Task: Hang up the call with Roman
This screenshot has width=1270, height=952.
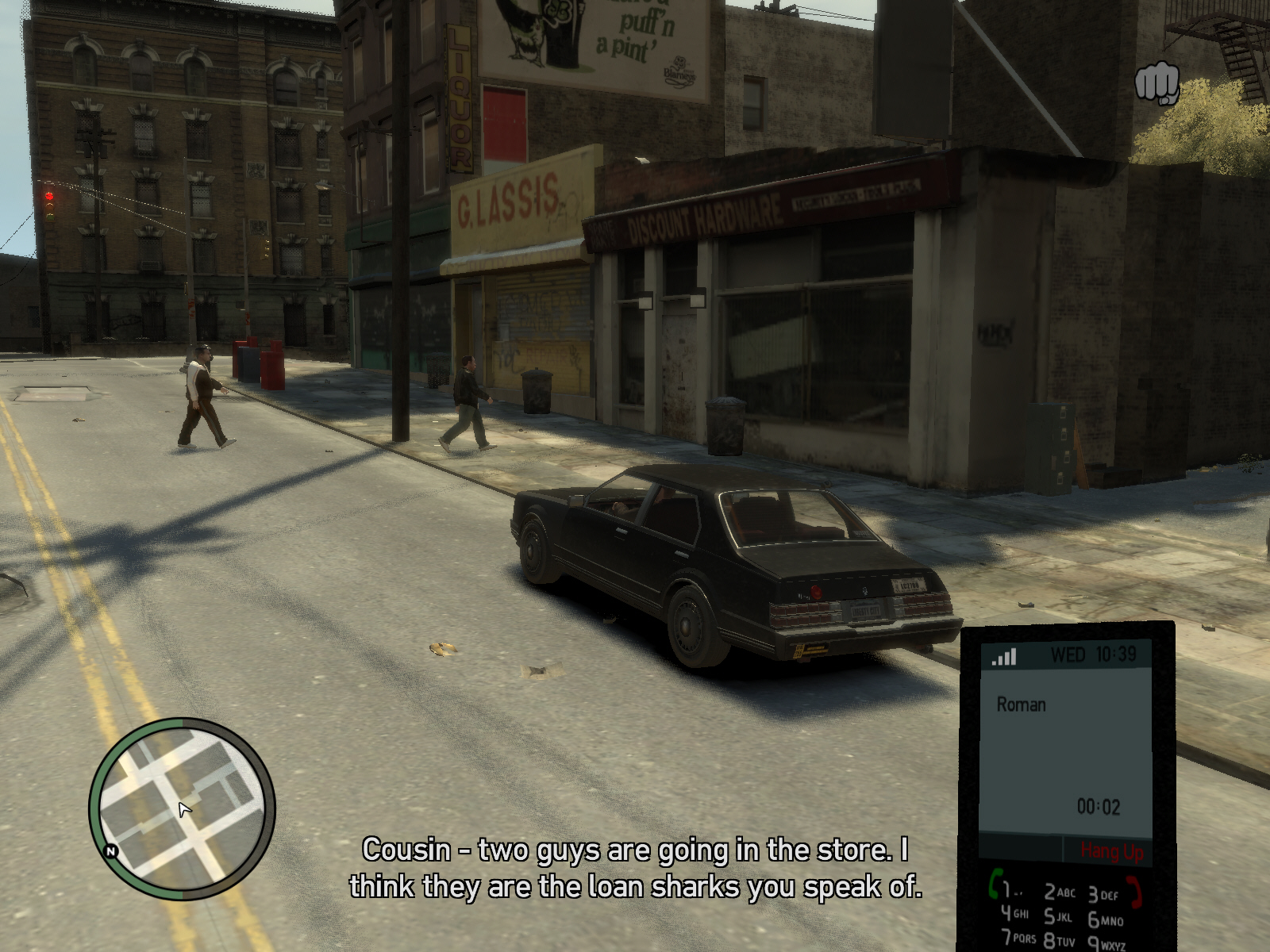Action: 1111,852
